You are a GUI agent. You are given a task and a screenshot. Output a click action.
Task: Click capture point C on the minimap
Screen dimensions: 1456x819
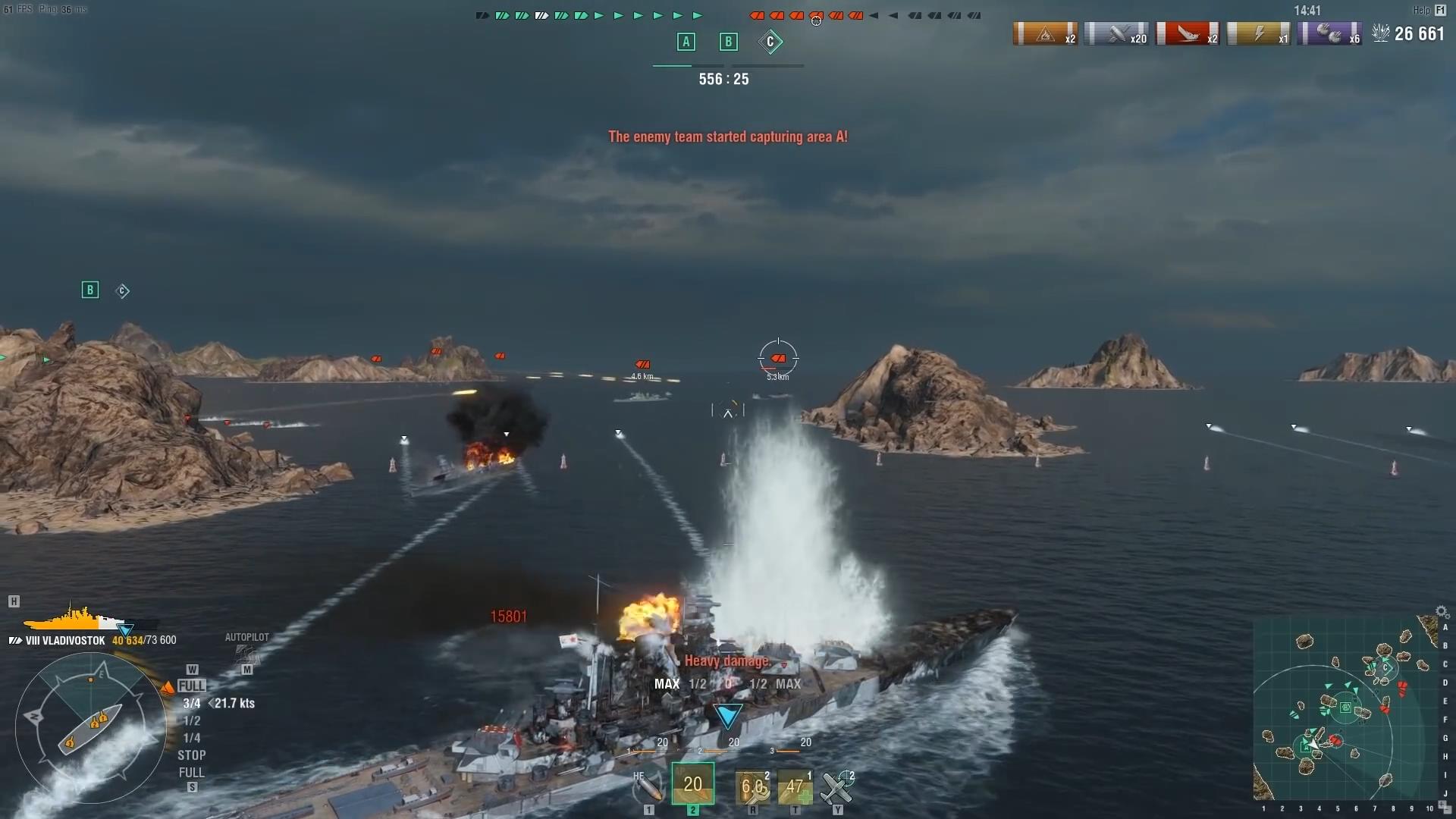pos(1386,668)
